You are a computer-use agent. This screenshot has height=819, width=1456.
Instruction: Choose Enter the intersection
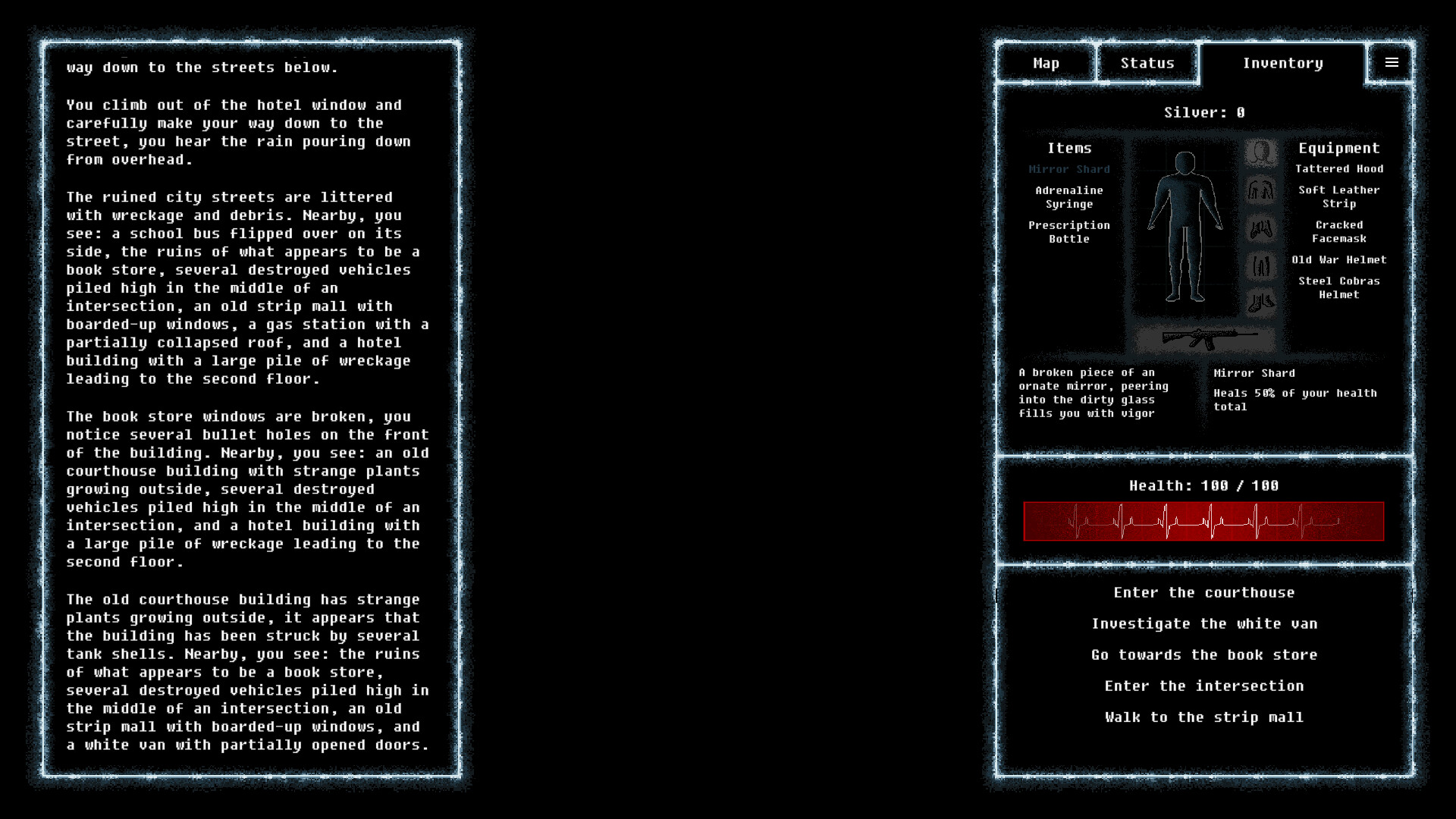tap(1204, 686)
